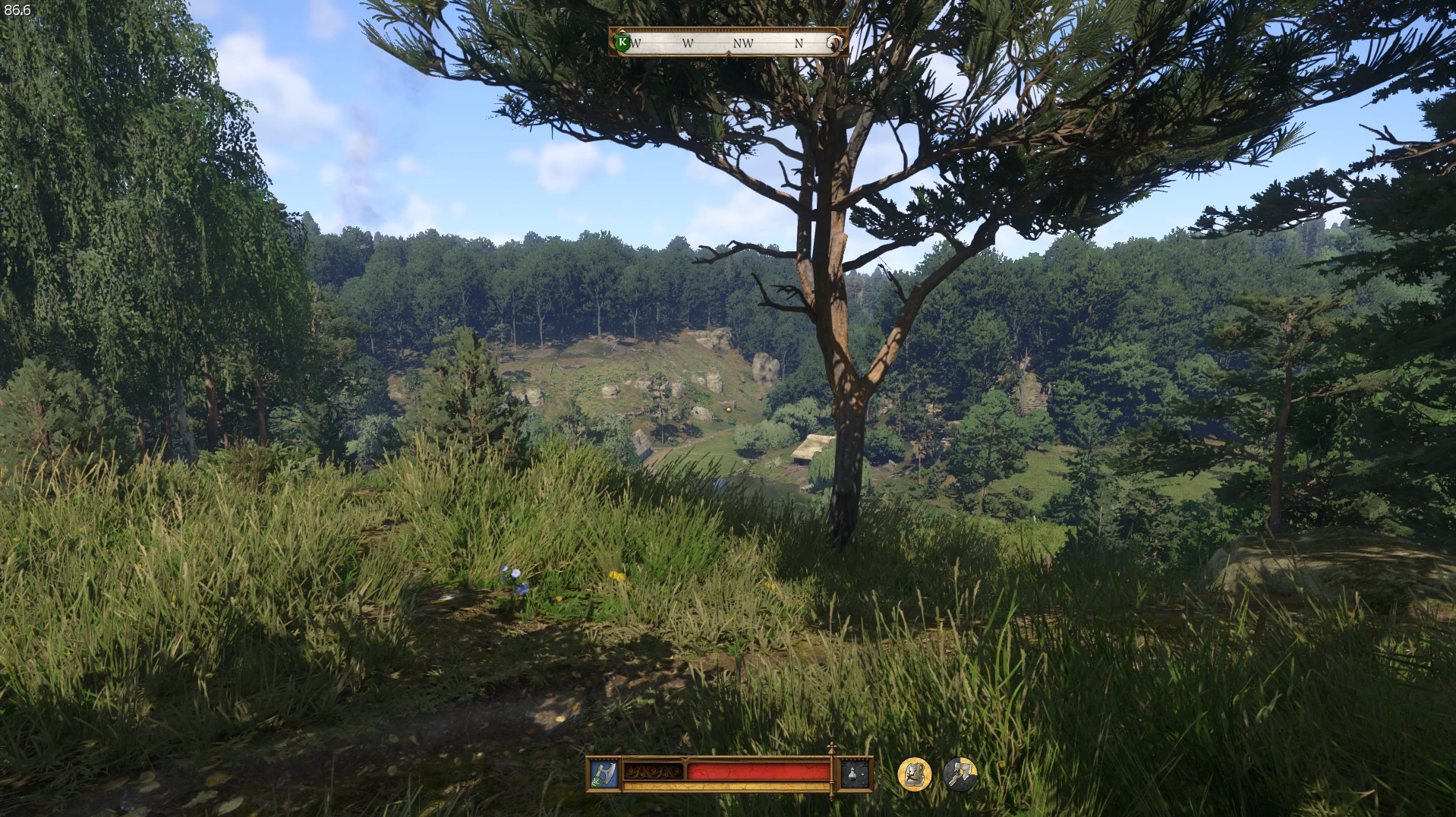
Task: Click the horse head marker on compass
Action: click(x=834, y=43)
